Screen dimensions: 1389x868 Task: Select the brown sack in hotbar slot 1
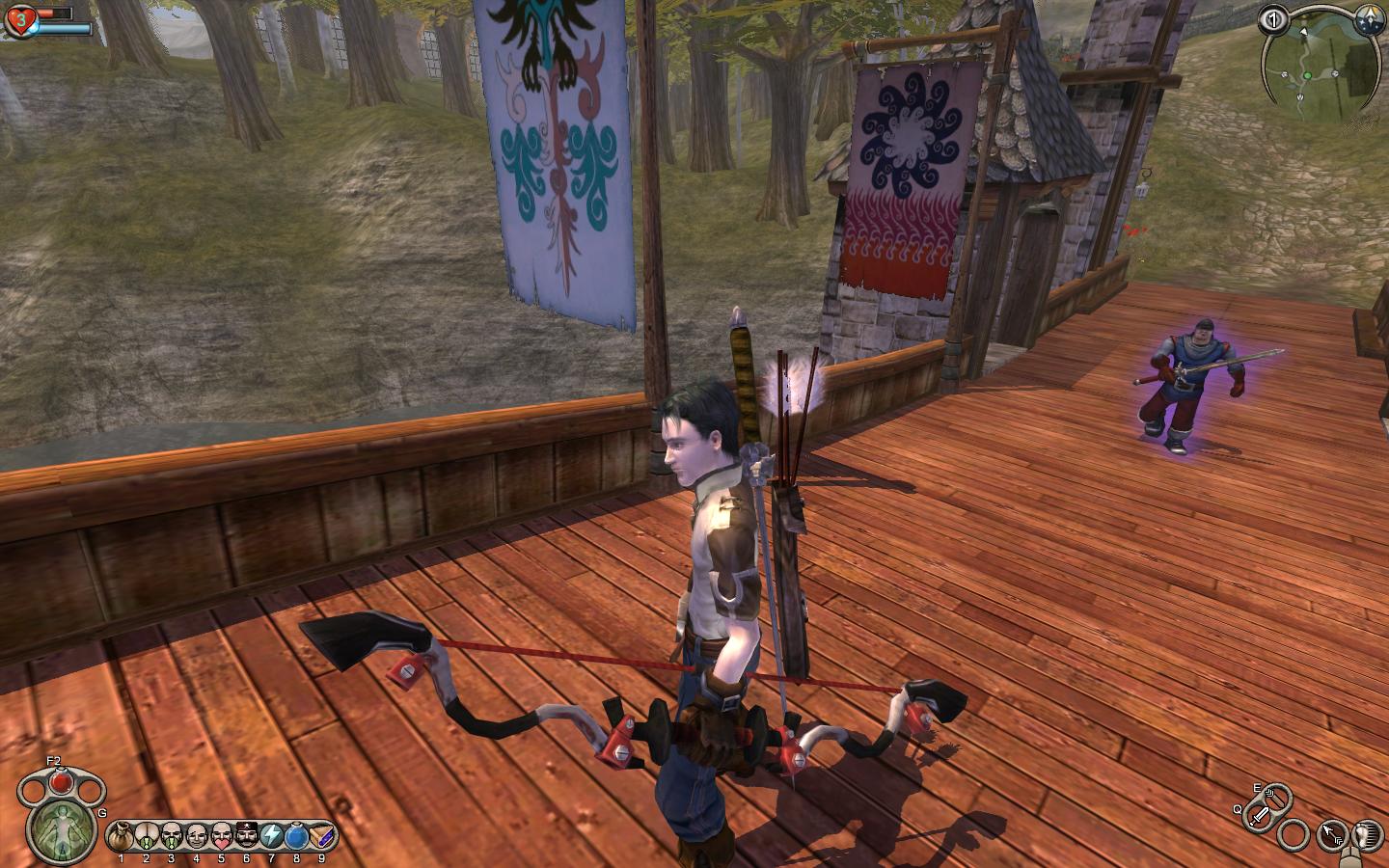click(x=121, y=833)
